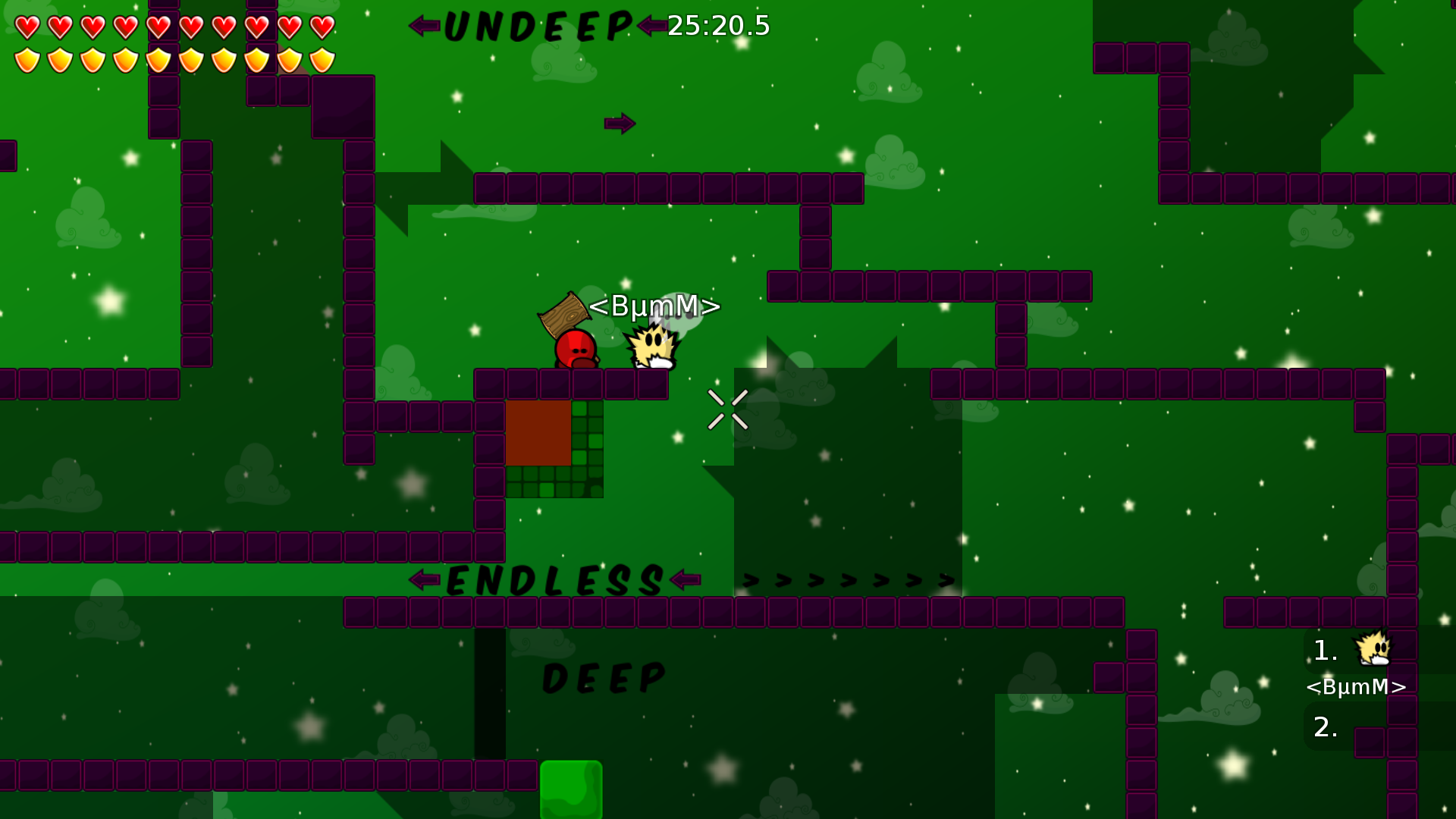Toggle the fifth heart in the health bar

click(x=158, y=27)
